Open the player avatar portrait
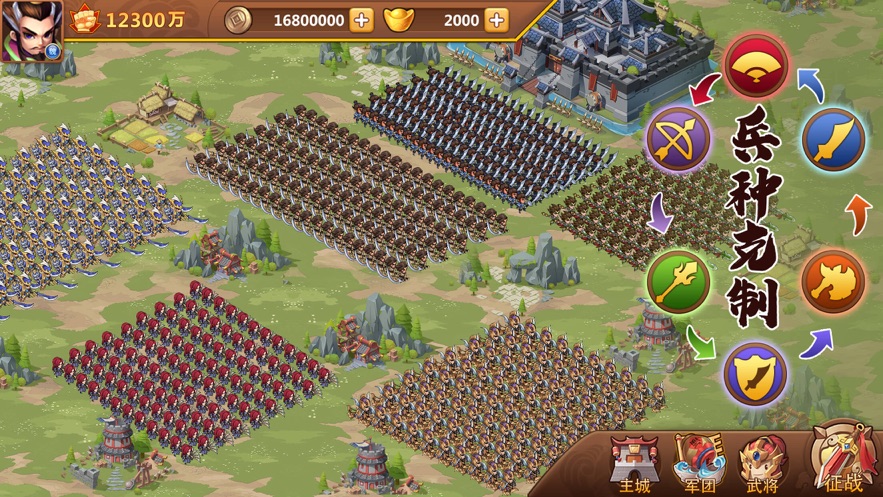 click(30, 30)
